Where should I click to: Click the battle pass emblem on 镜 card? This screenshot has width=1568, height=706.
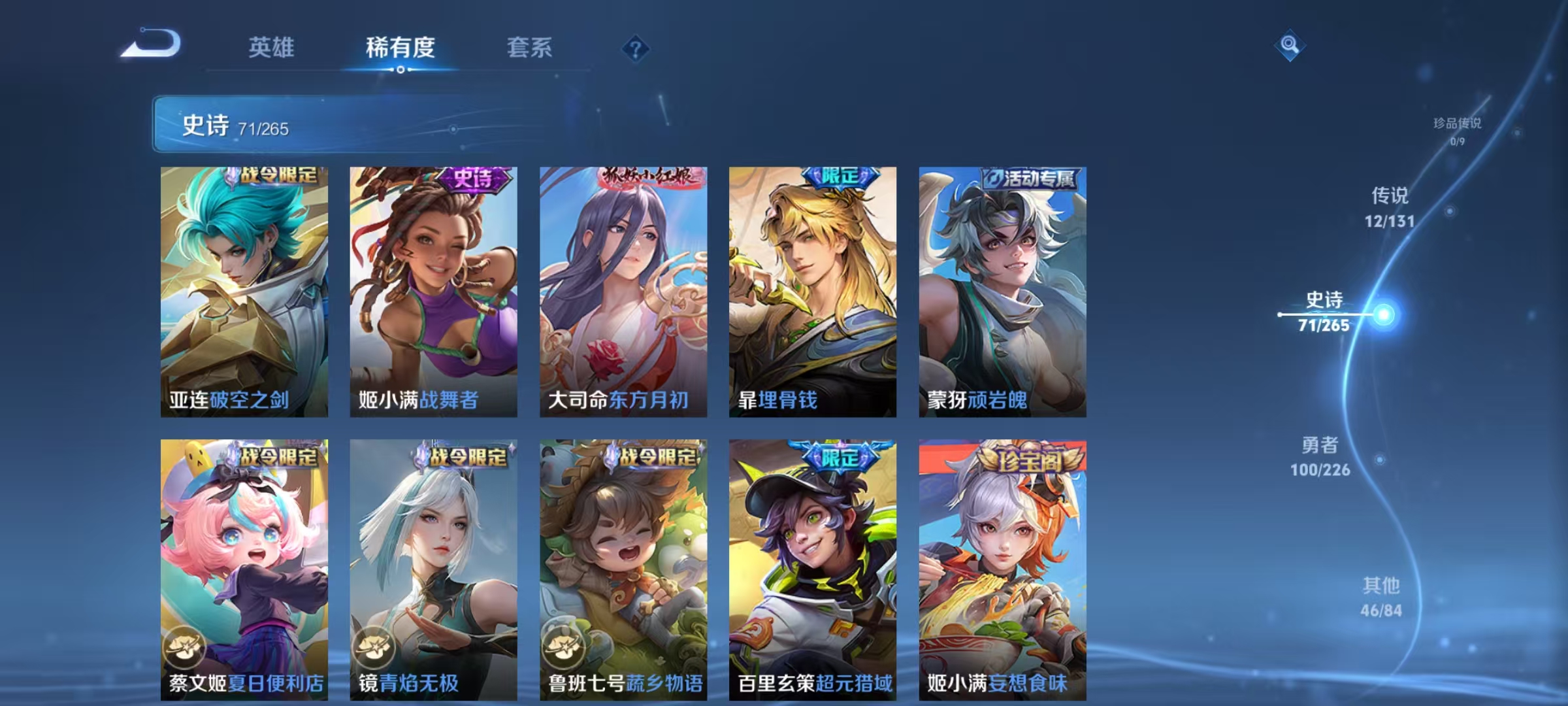[376, 647]
